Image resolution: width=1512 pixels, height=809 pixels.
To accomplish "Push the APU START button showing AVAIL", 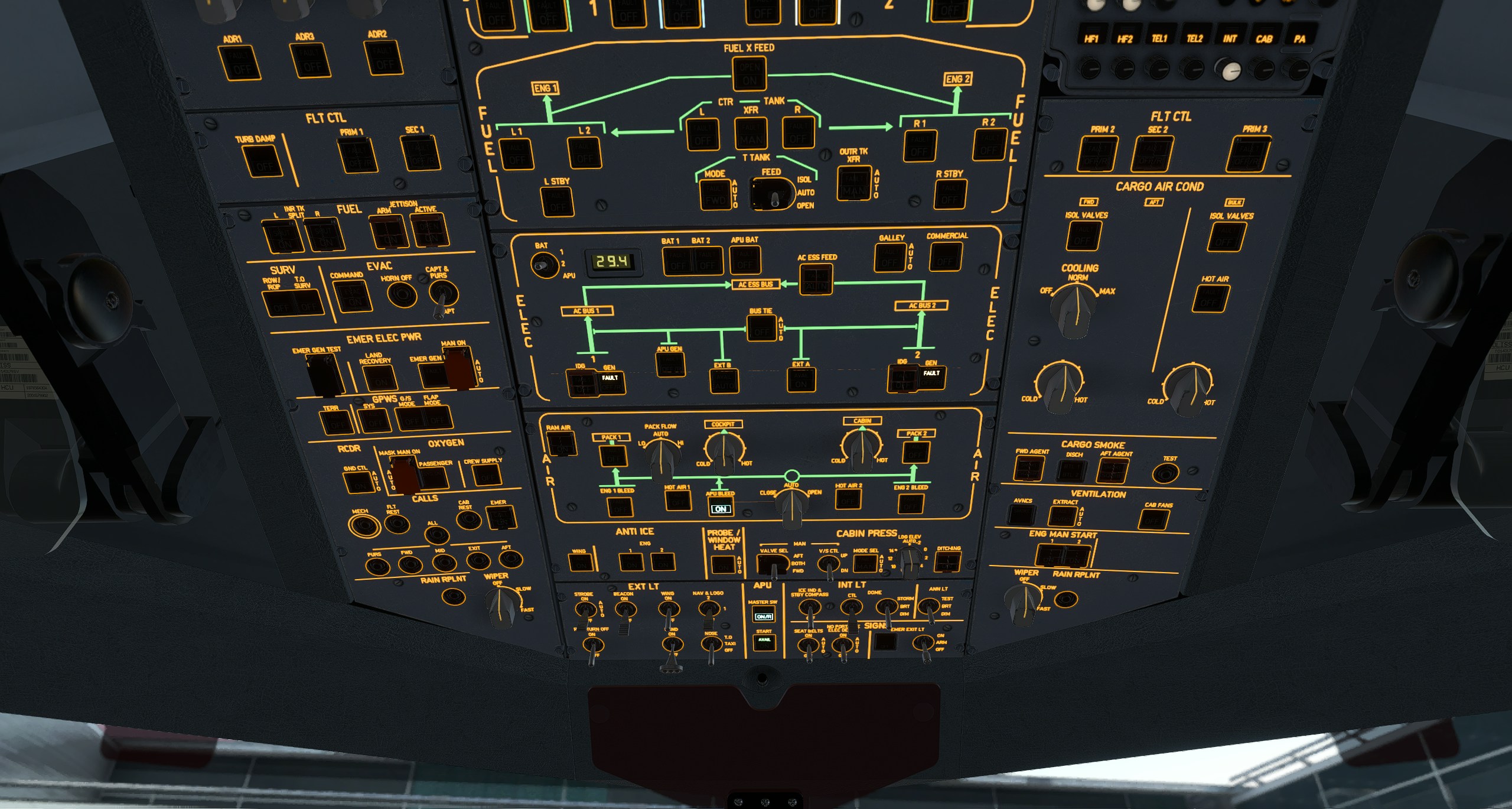I will [764, 642].
